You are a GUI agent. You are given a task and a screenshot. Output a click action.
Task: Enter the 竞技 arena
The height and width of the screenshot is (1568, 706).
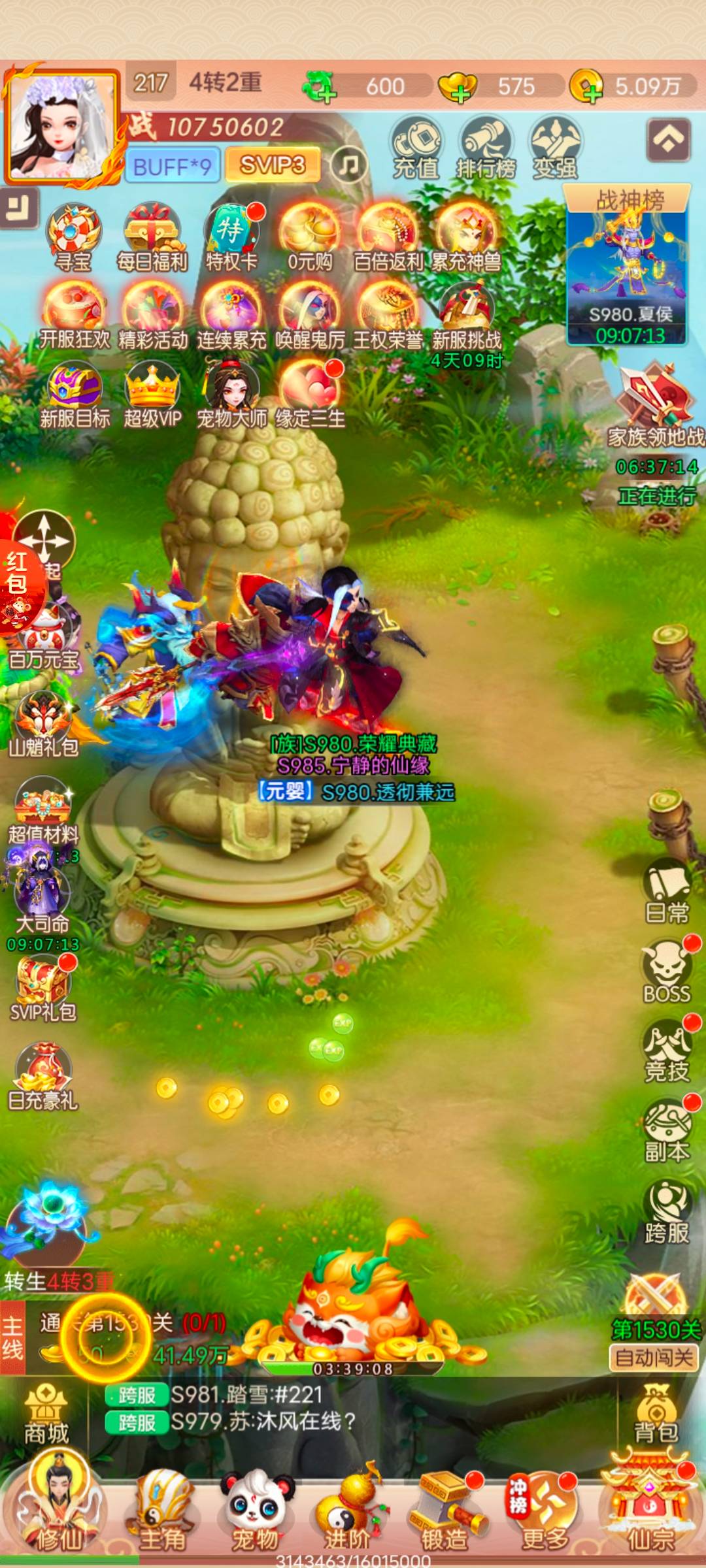tap(667, 1051)
